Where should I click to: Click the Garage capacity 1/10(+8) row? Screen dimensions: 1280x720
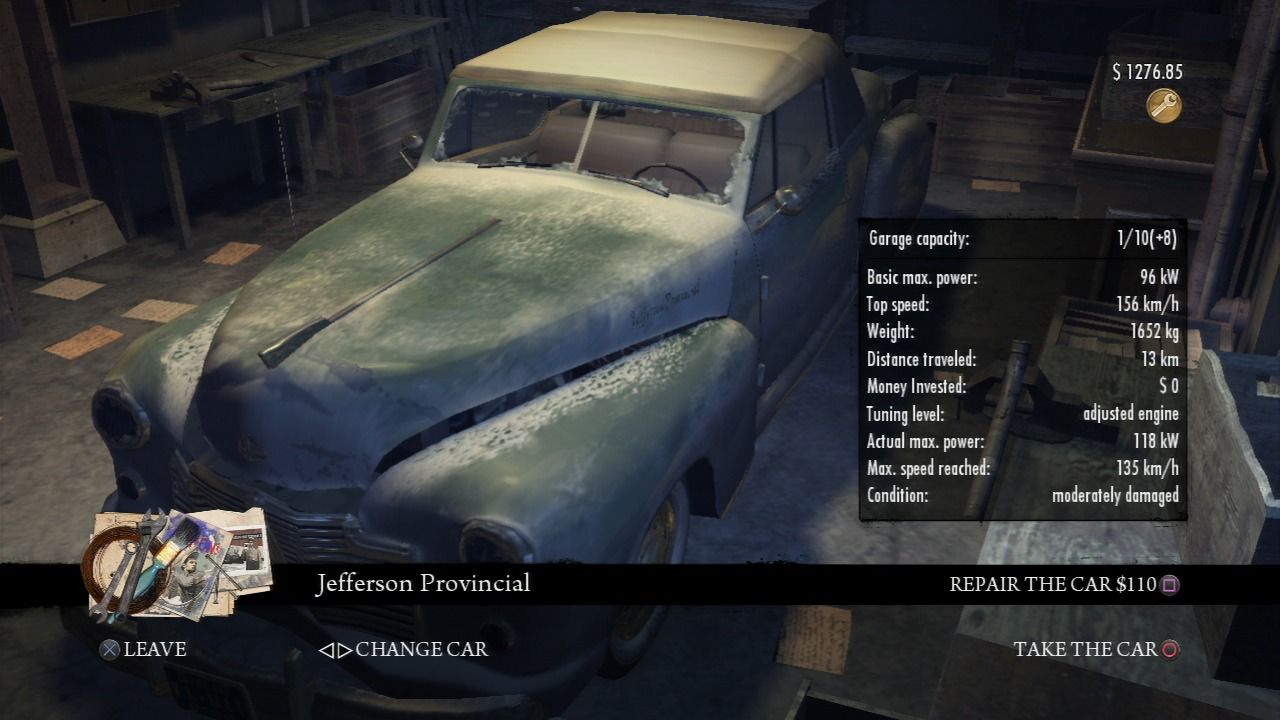[1021, 240]
